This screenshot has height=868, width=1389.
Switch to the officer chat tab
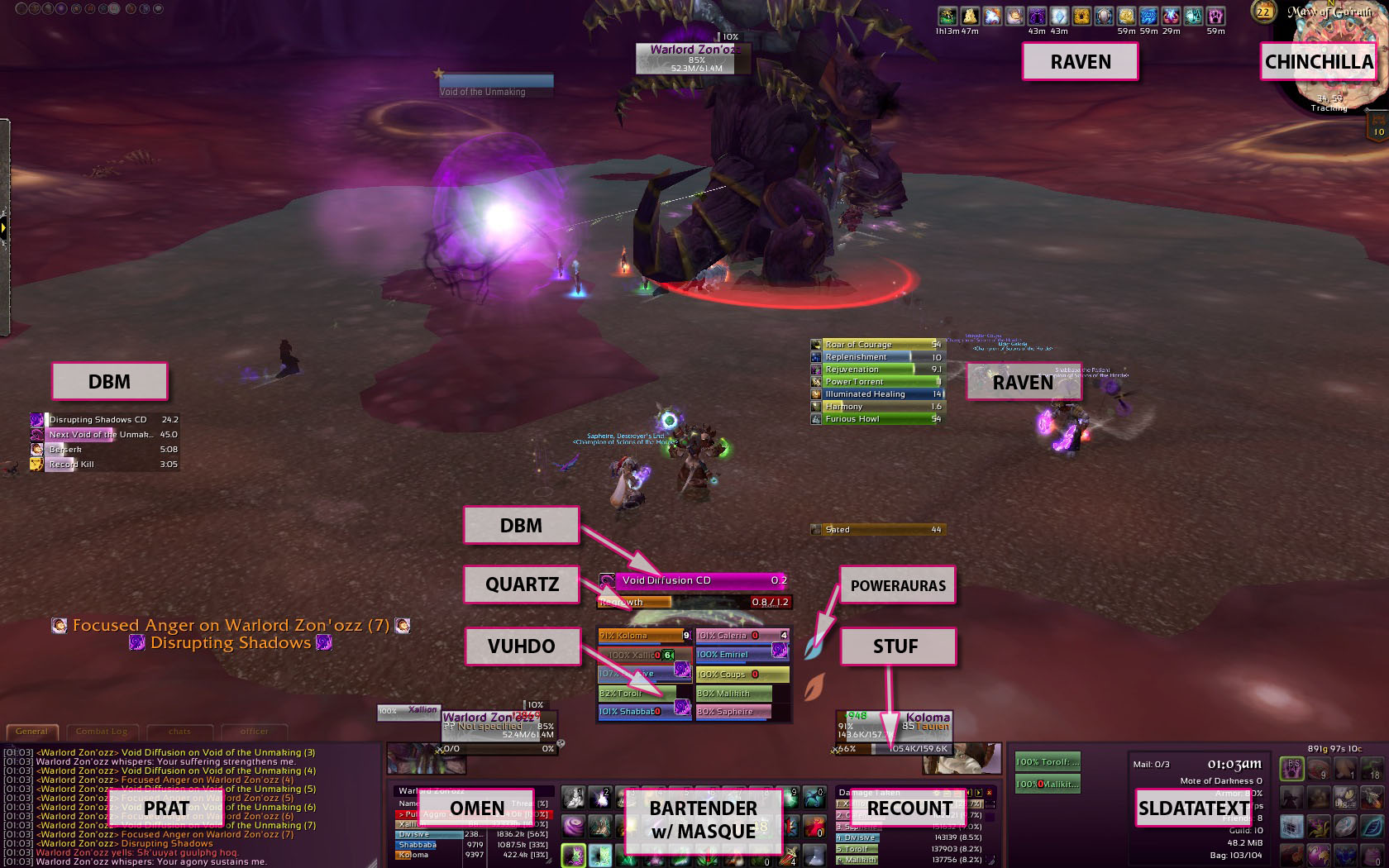254,732
